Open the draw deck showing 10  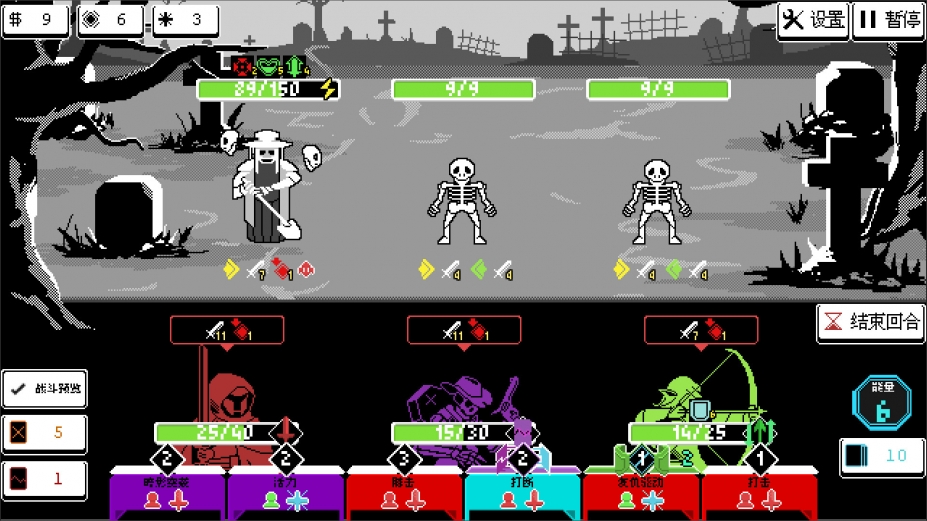tap(881, 456)
